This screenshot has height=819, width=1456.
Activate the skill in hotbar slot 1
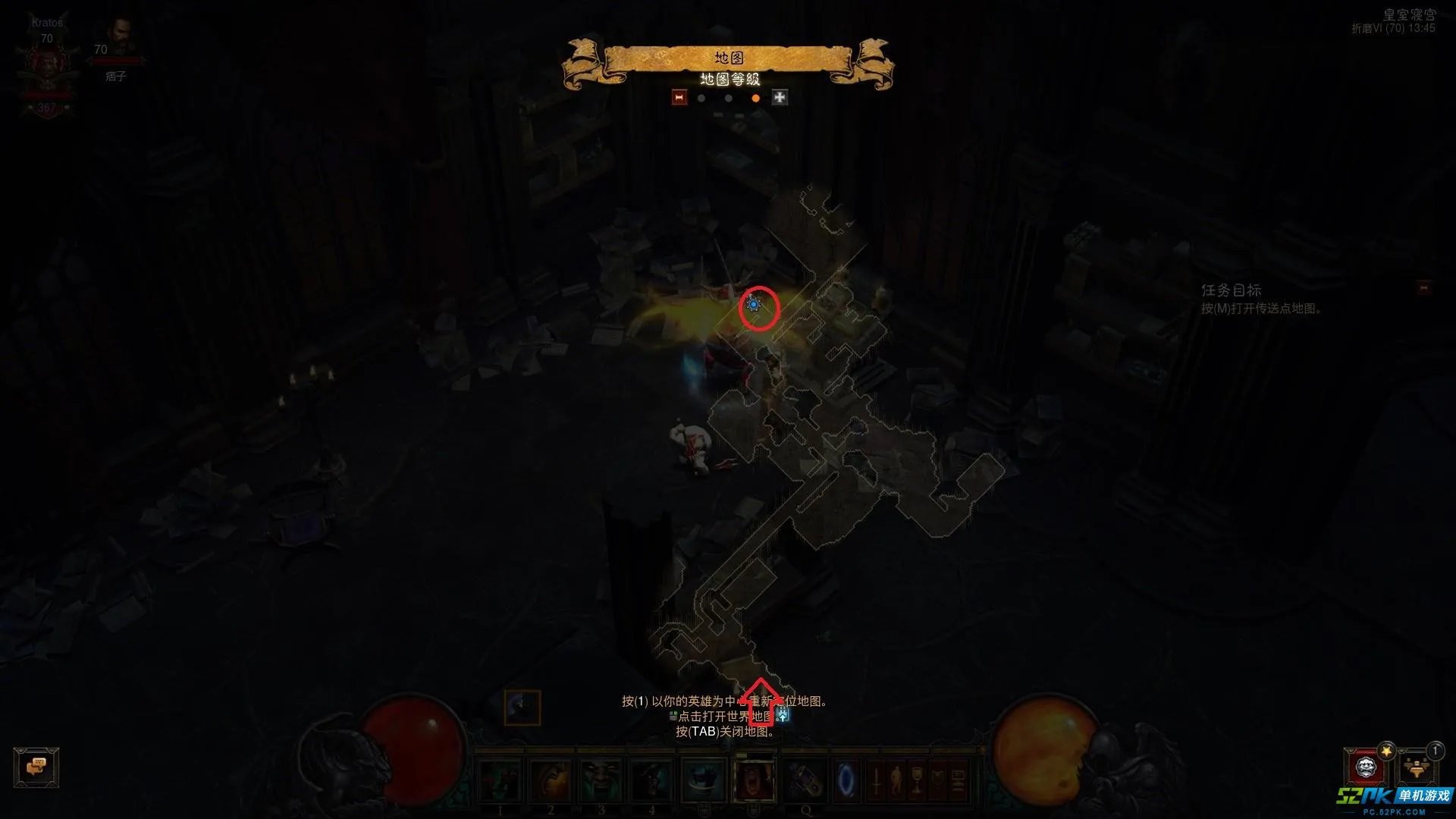tap(500, 780)
